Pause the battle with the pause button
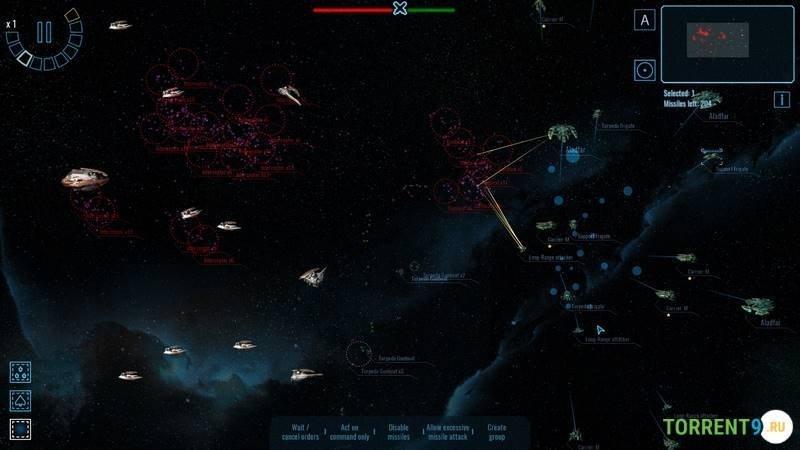 tap(44, 32)
